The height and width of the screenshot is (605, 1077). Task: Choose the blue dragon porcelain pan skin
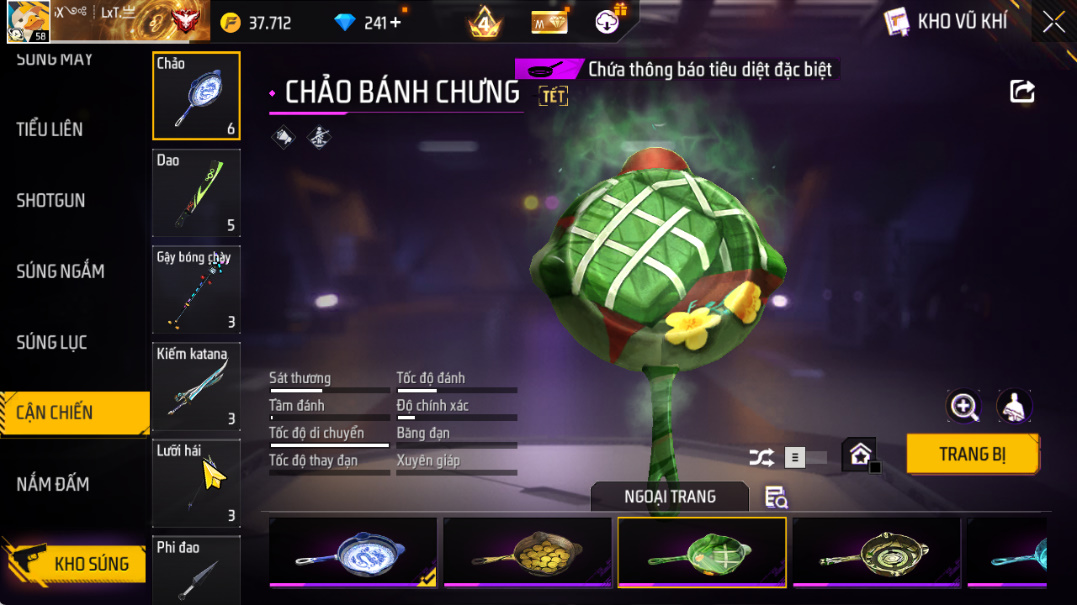(353, 552)
